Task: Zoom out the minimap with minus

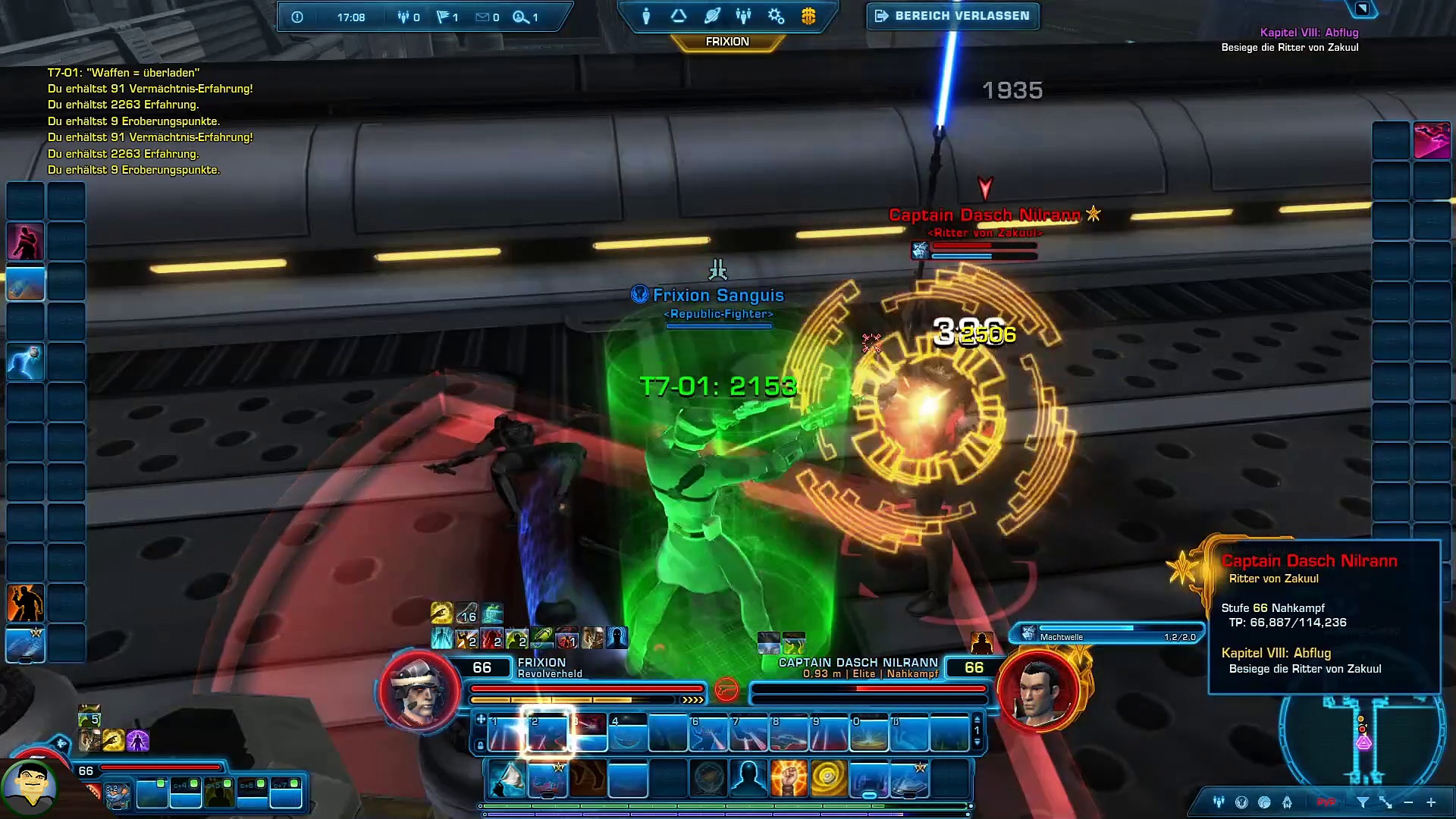Action: point(1408,802)
